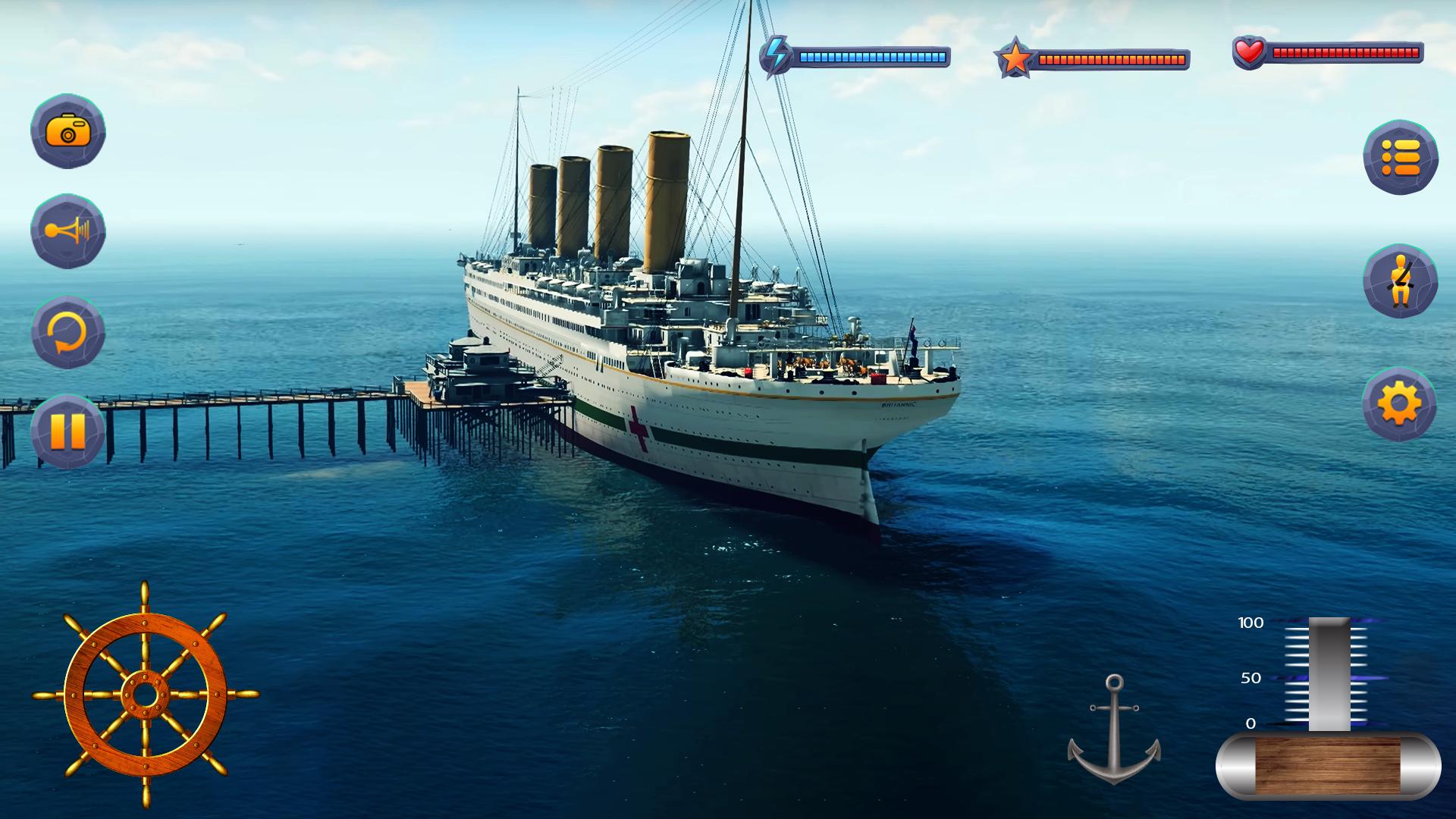The image size is (1456, 819).
Task: Click the circular arrow reset button
Action: 68,332
